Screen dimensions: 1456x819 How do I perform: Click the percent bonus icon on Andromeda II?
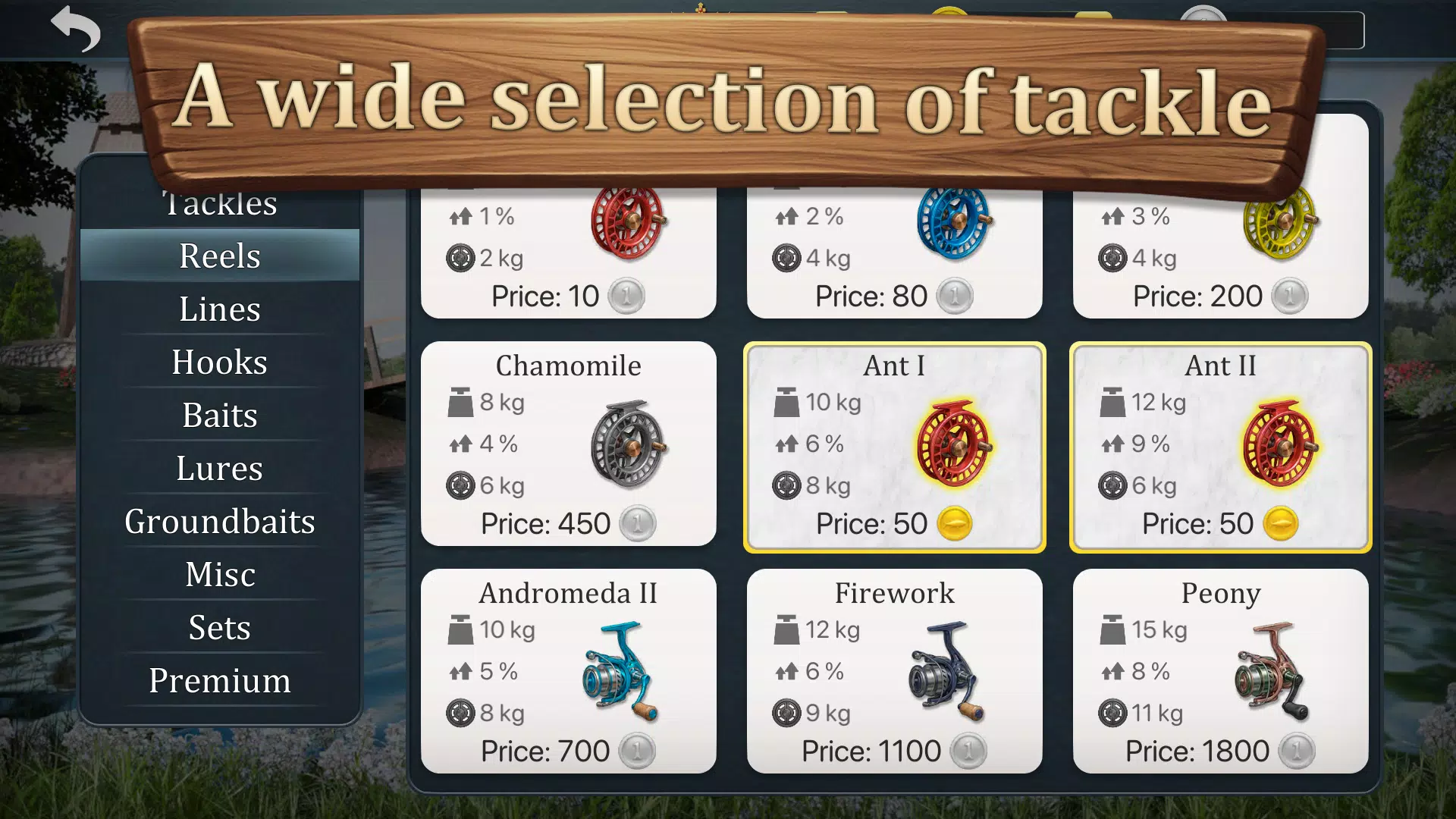461,671
